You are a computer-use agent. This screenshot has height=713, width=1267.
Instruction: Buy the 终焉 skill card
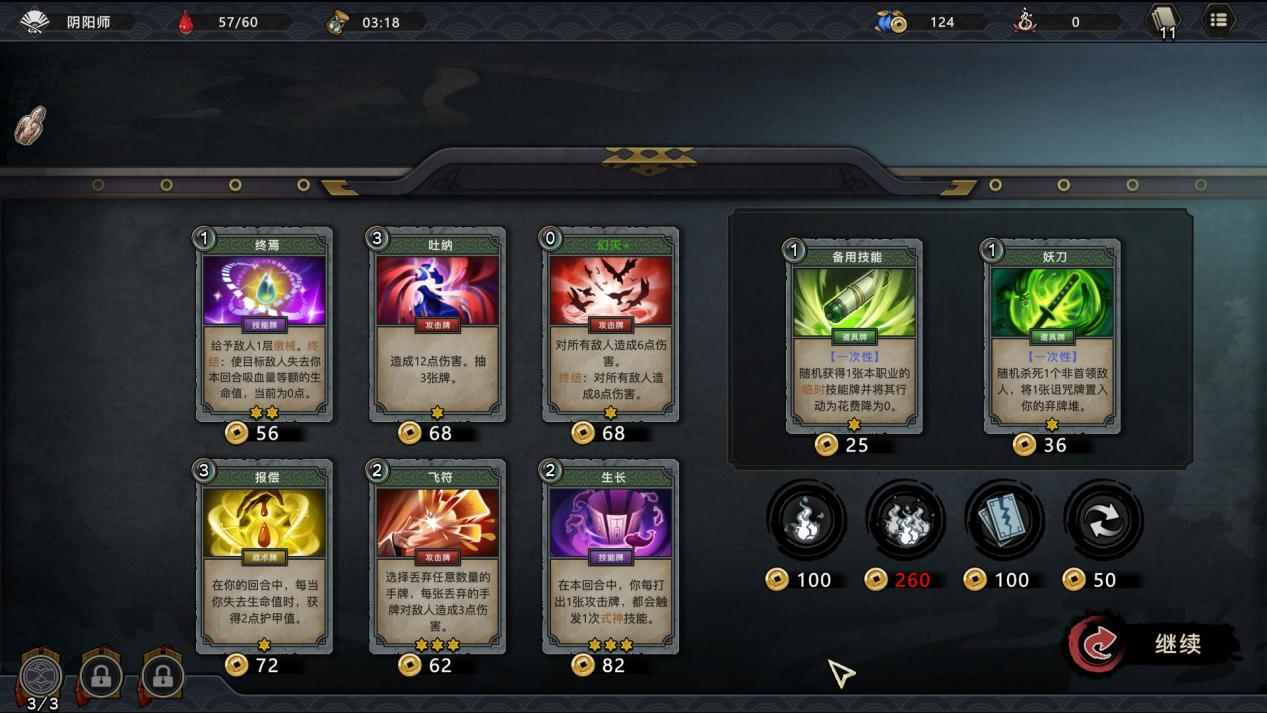pos(266,324)
